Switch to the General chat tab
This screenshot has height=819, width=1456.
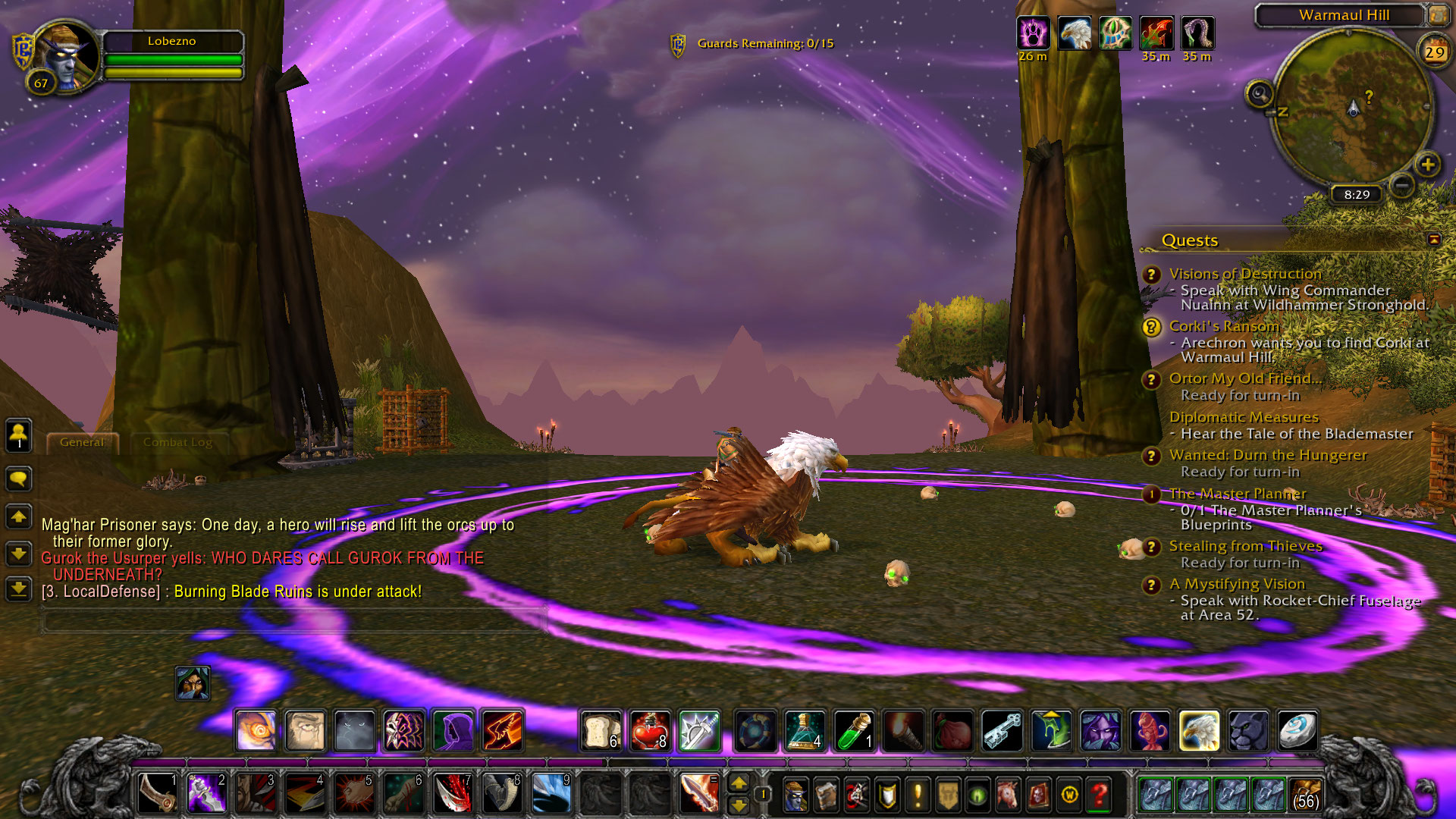82,442
